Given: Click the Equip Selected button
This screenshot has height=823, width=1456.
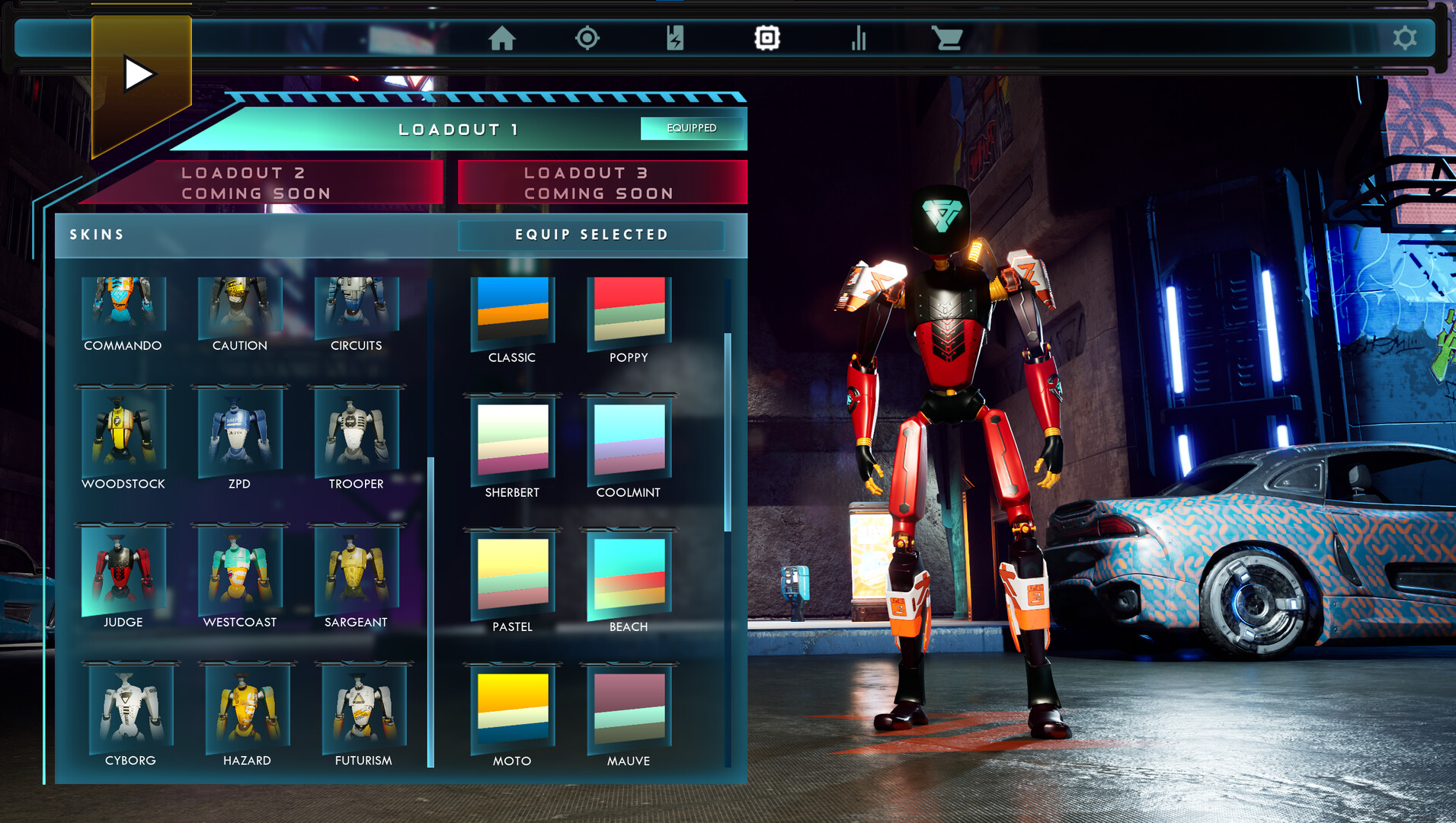Looking at the screenshot, I should pyautogui.click(x=591, y=235).
